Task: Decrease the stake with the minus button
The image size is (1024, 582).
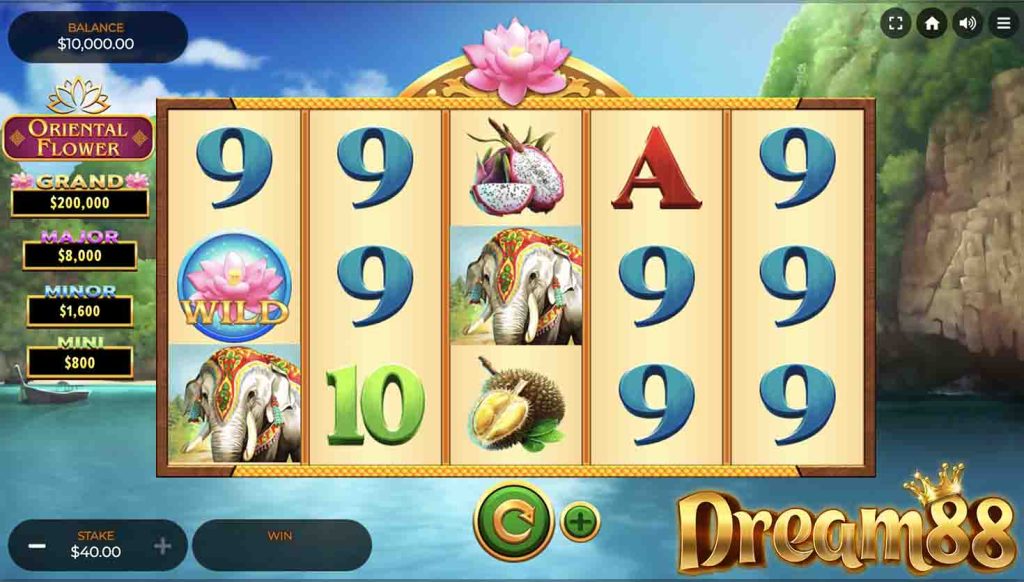Action: point(37,546)
